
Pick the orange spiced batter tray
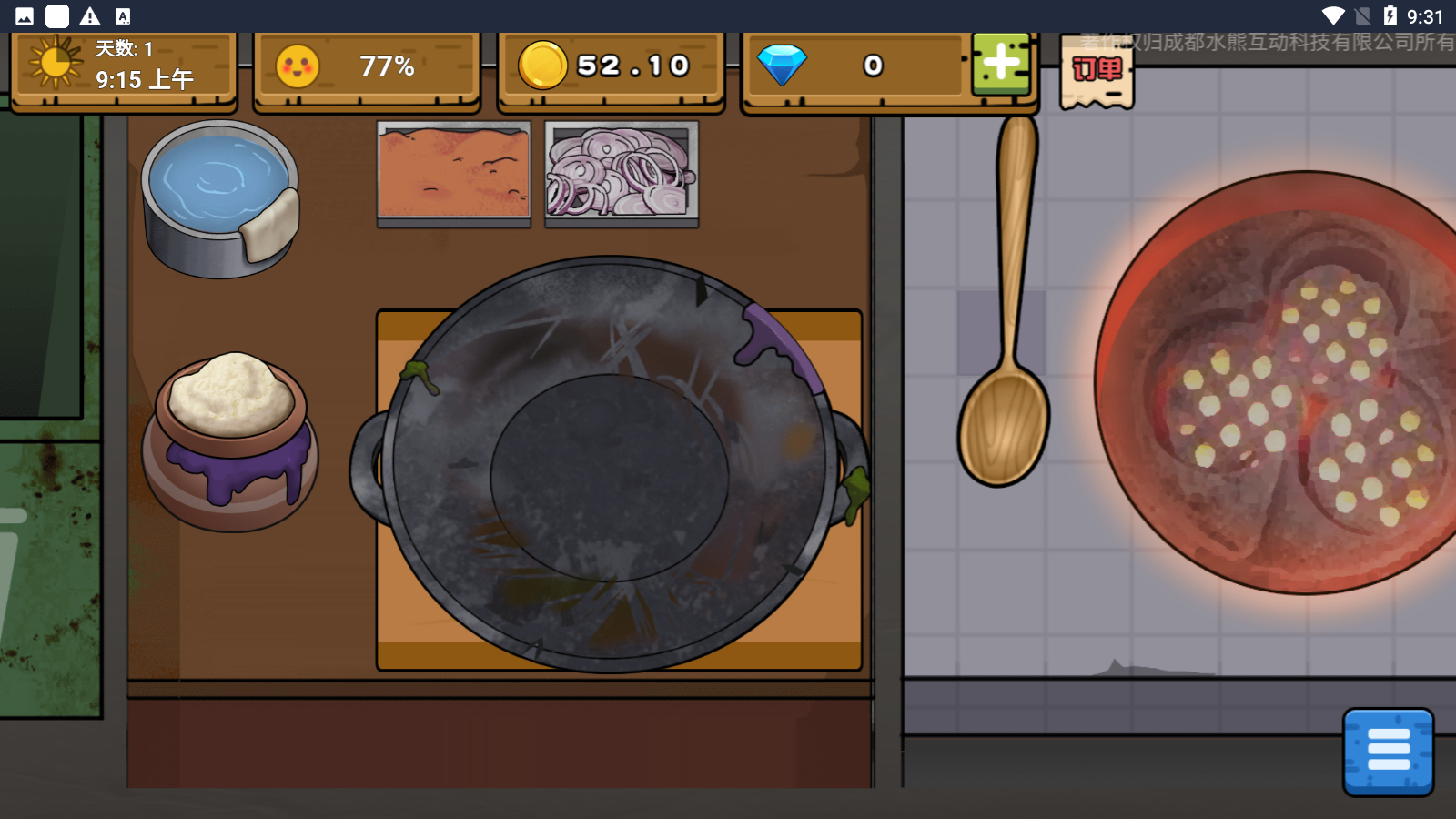[x=453, y=173]
